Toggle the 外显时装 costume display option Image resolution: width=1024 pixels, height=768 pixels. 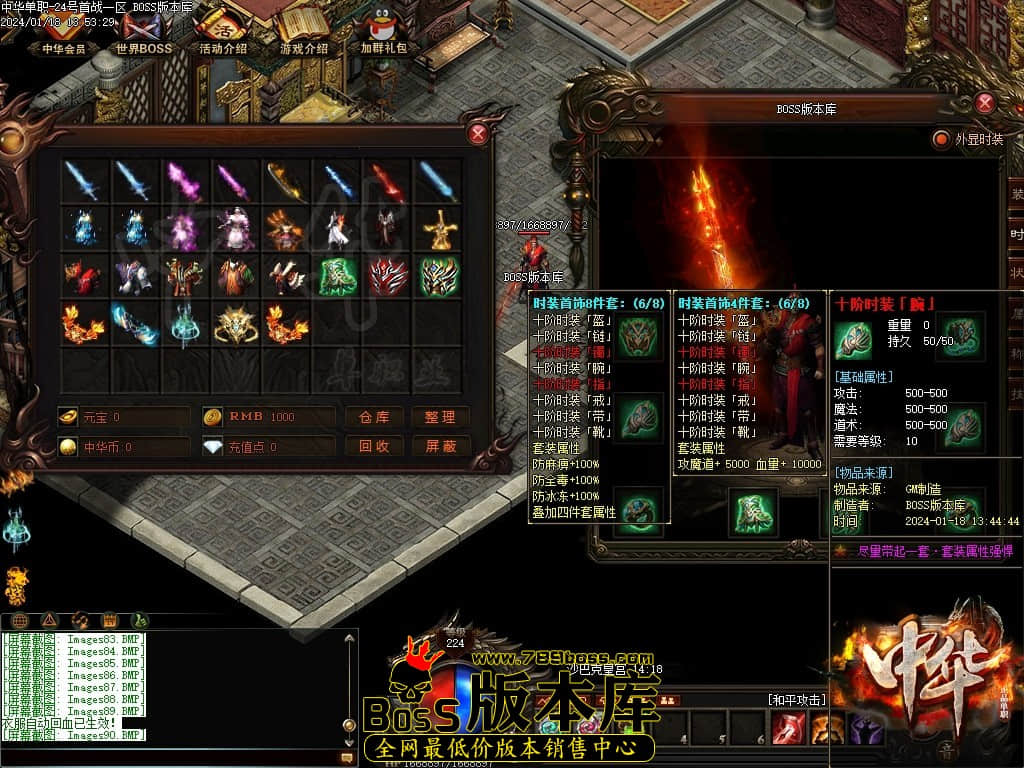click(x=941, y=139)
